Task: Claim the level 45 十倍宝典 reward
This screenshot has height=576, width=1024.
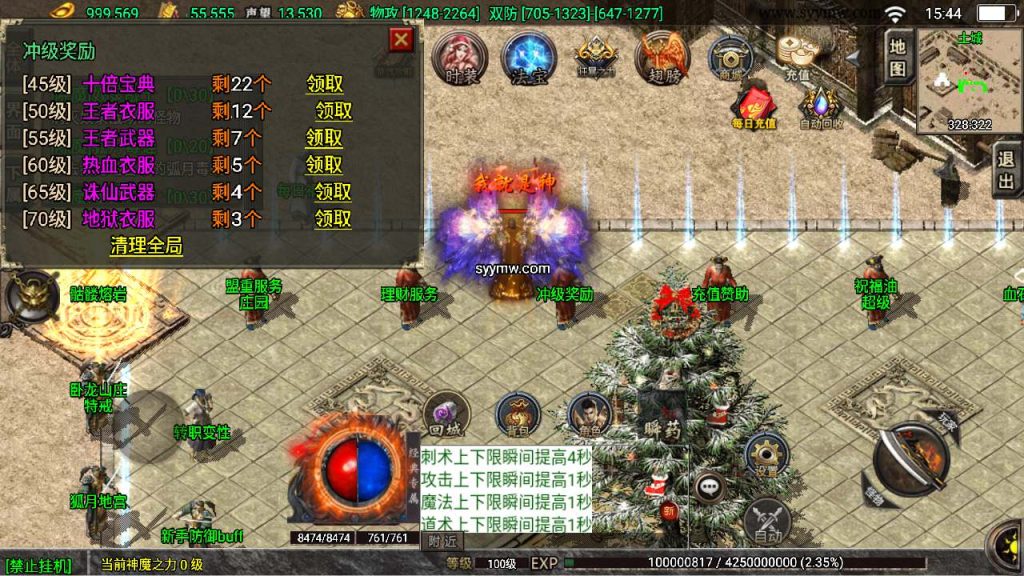Action: click(x=324, y=84)
